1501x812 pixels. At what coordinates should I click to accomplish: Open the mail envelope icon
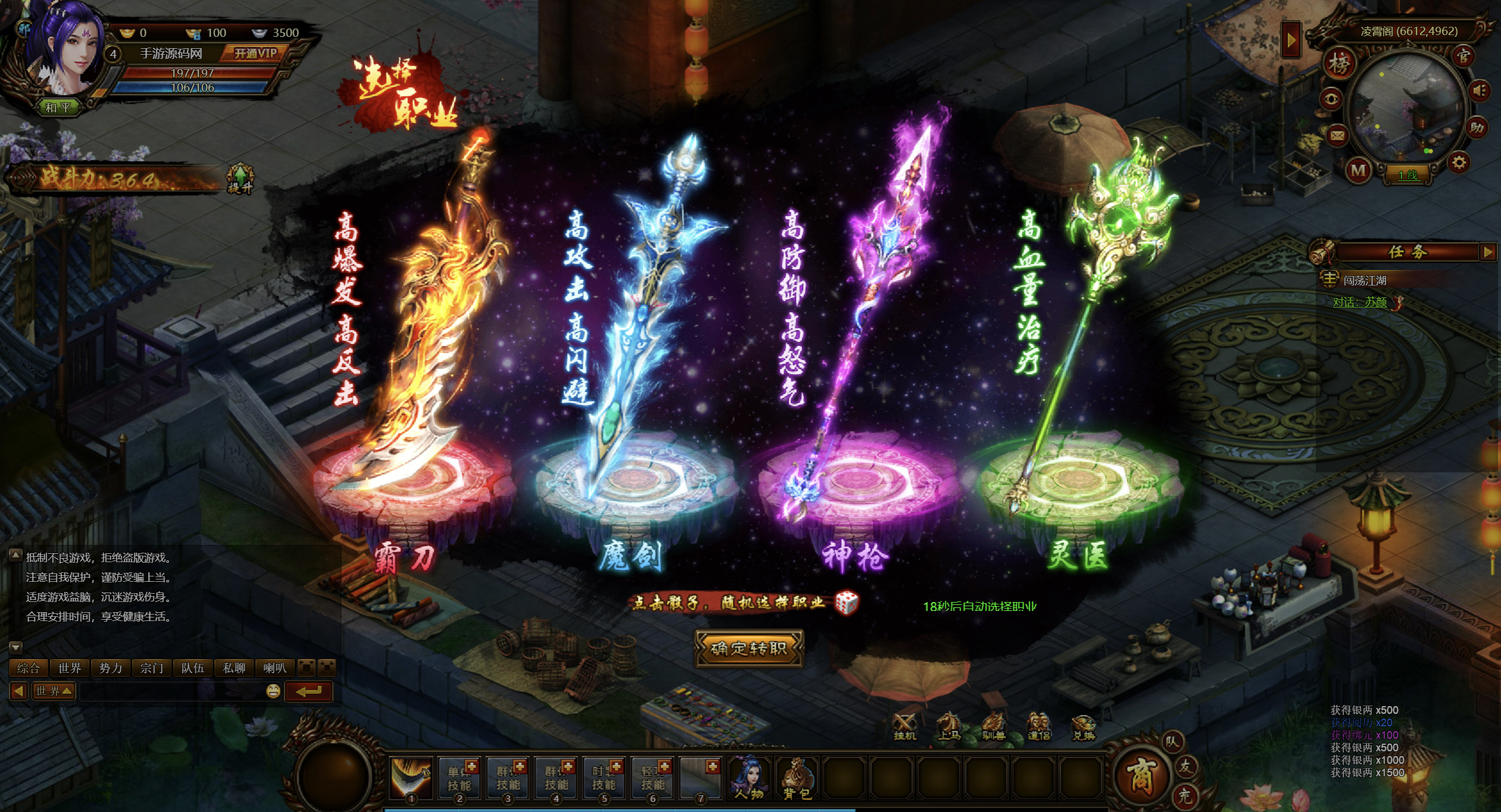1337,136
